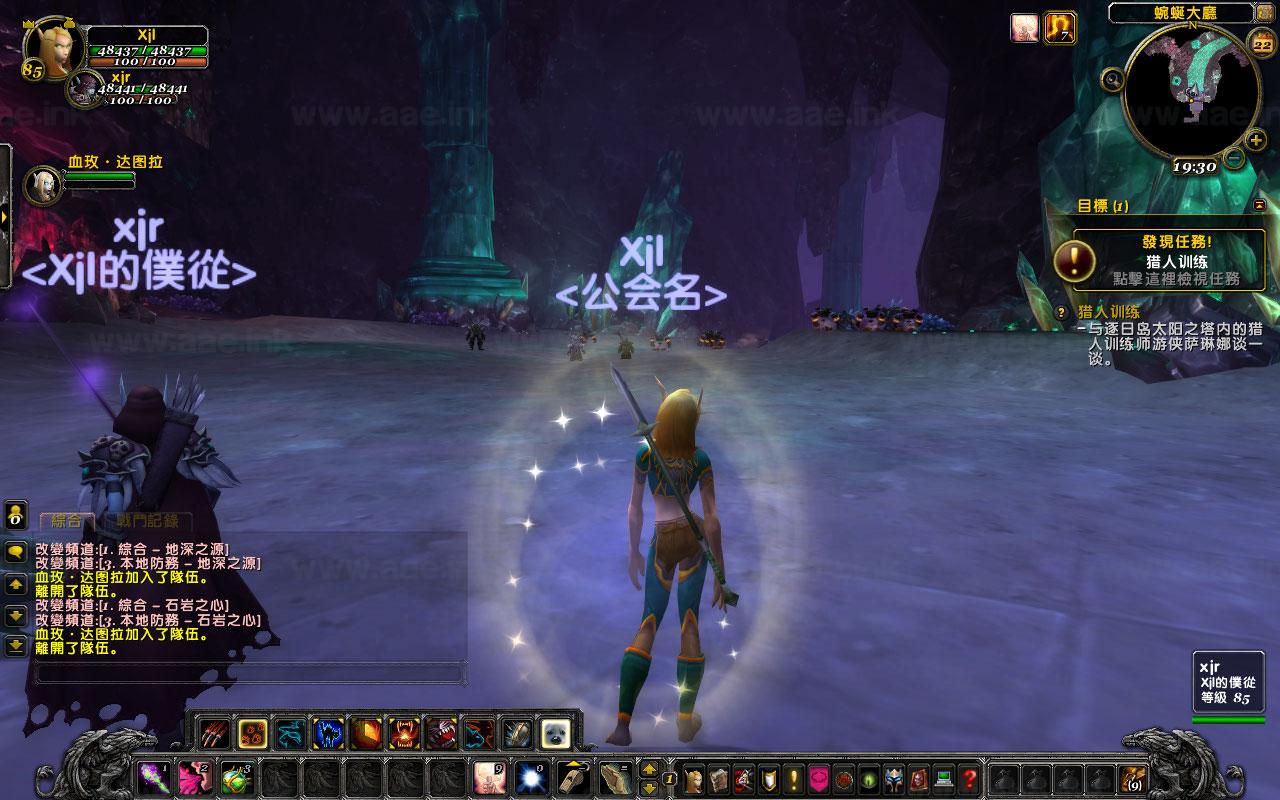Select party member 血玫·达图拉 portrait
This screenshot has height=800, width=1280.
coord(42,181)
